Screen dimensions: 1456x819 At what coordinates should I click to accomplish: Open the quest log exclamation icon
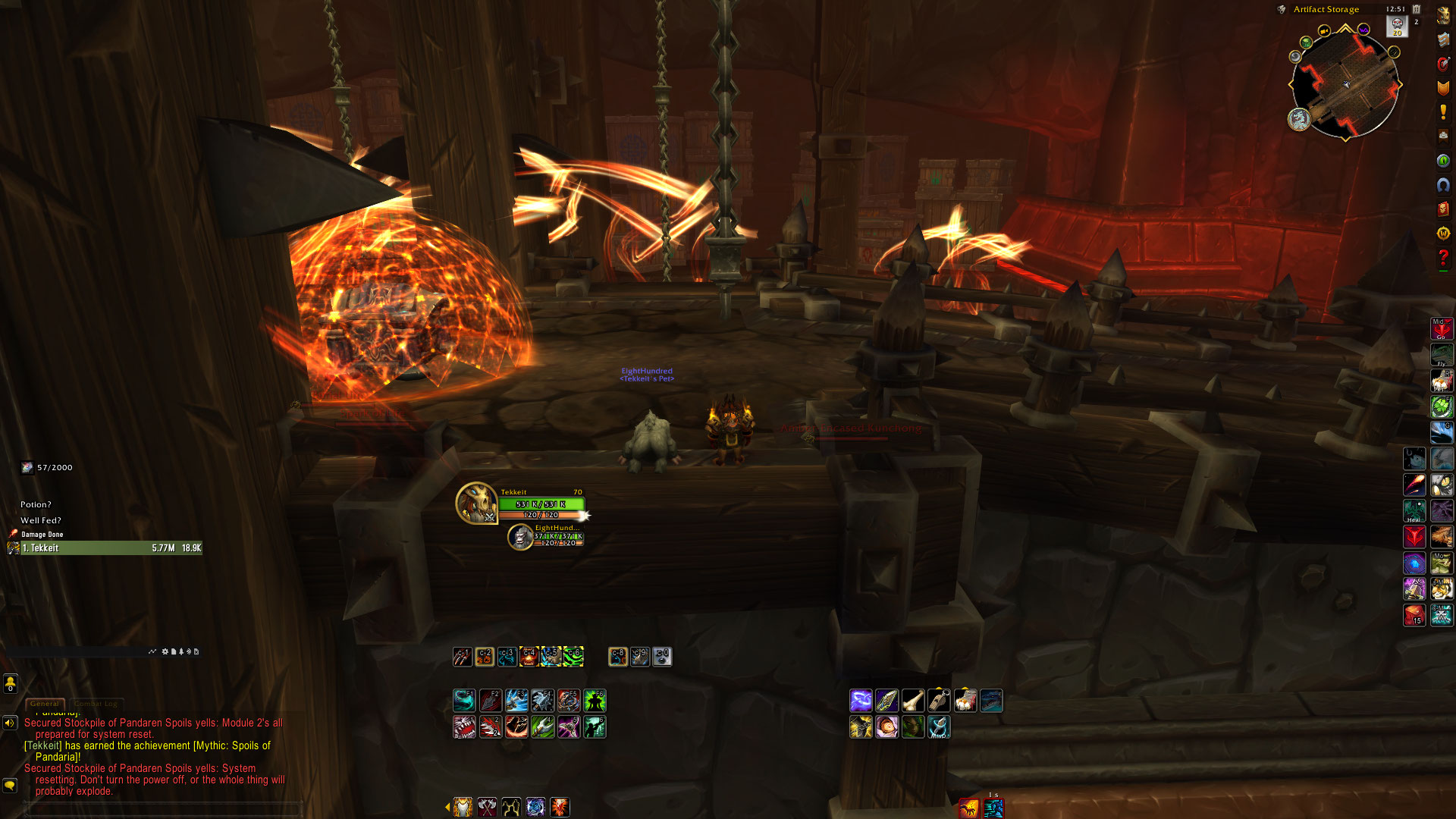tap(1443, 112)
